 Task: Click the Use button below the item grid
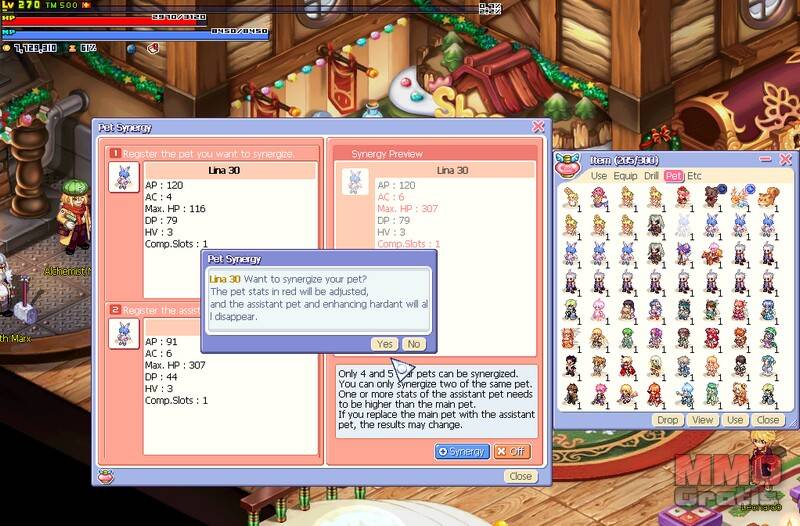(735, 420)
